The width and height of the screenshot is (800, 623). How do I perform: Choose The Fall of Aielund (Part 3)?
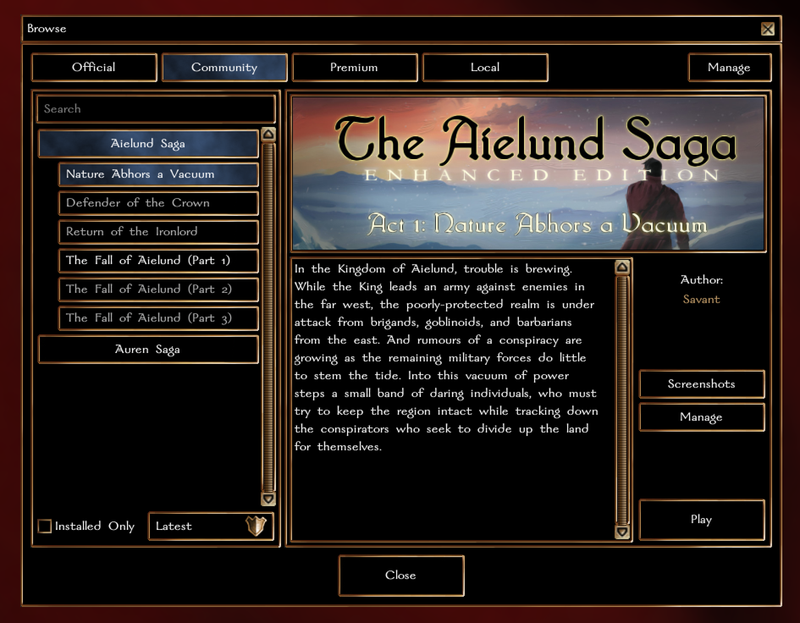pos(158,319)
